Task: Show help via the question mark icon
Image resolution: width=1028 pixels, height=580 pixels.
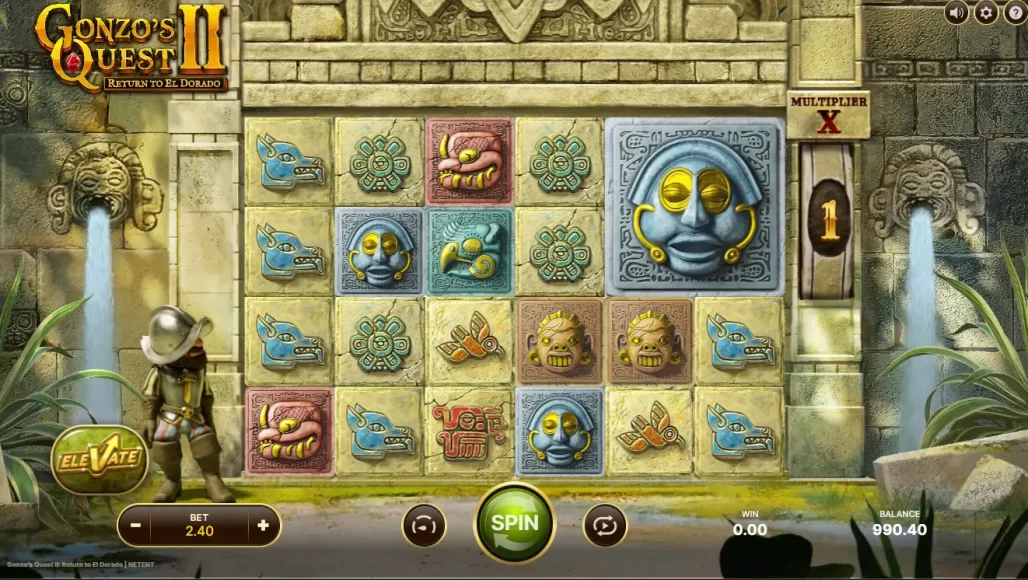Action: (x=1014, y=13)
